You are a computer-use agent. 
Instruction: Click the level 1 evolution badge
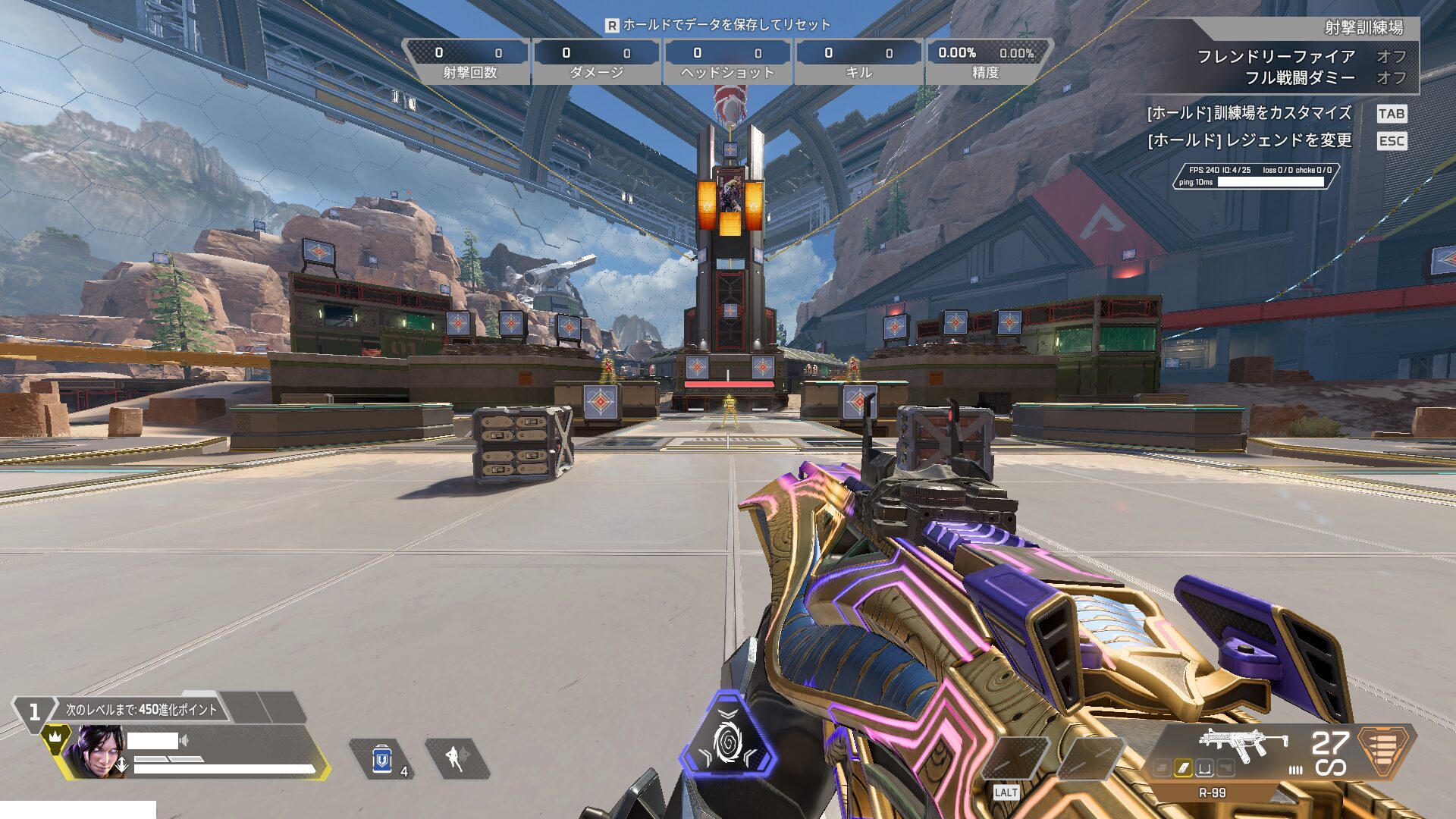34,712
